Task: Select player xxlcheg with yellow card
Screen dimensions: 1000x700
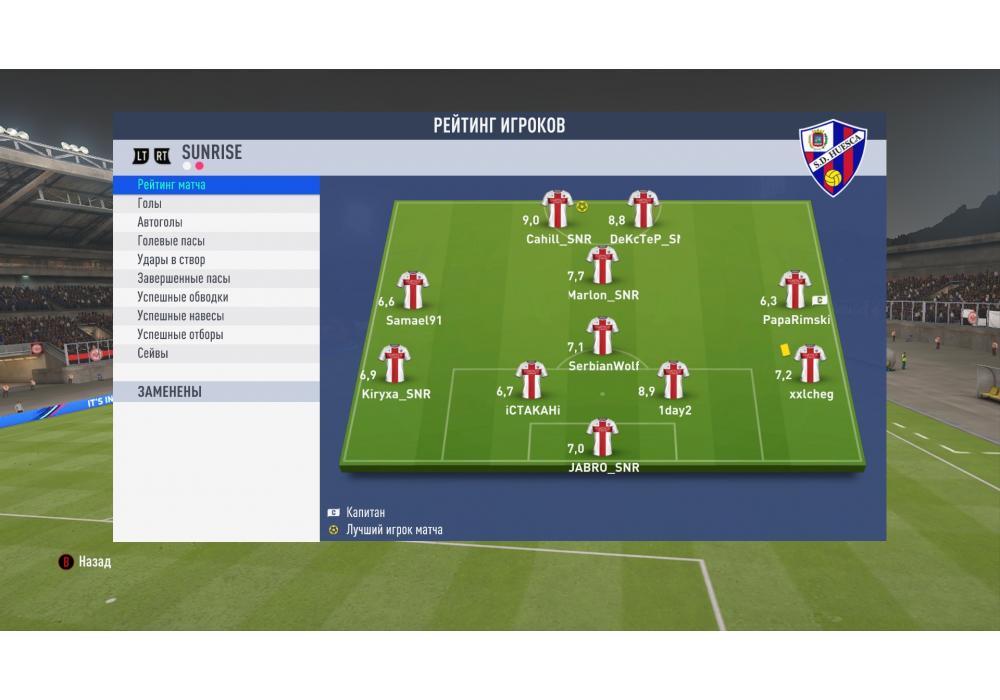Action: click(x=809, y=365)
